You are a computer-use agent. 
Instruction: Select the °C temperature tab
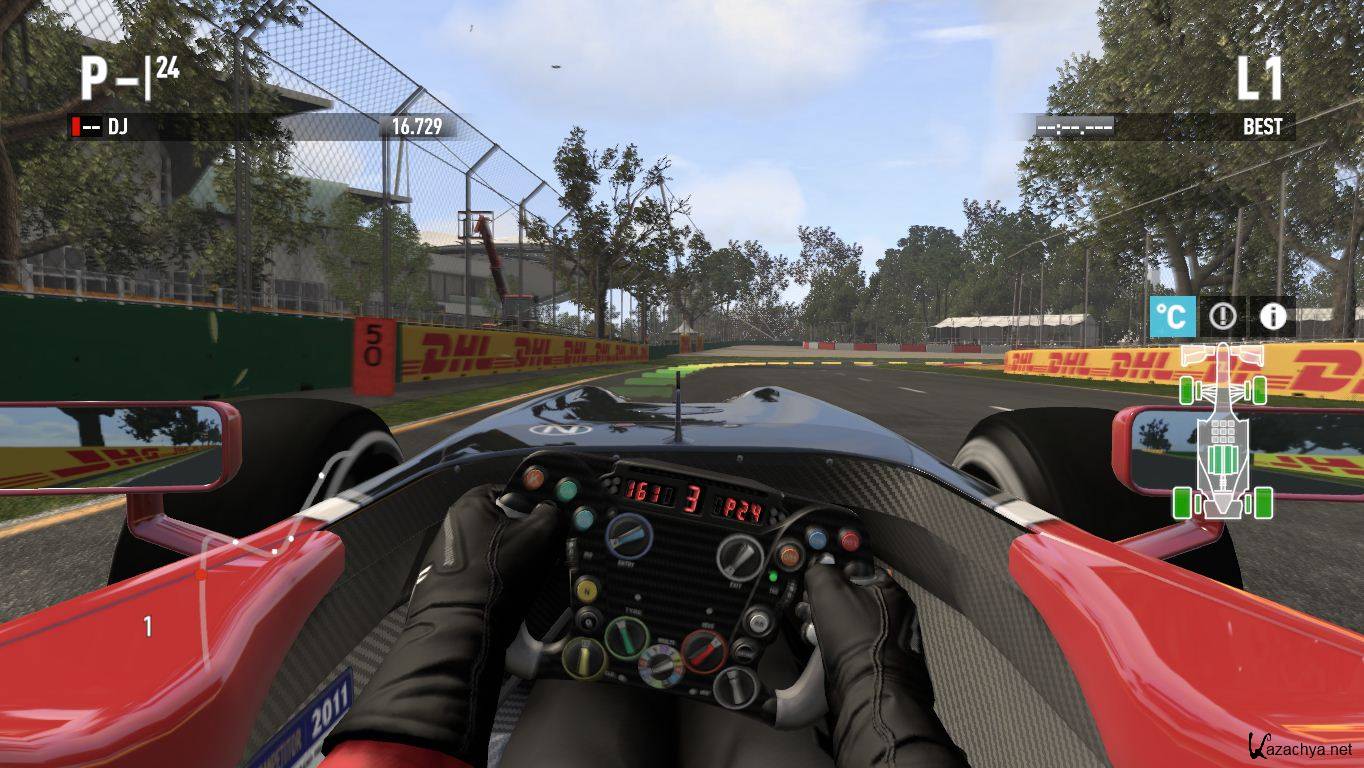[x=1172, y=317]
